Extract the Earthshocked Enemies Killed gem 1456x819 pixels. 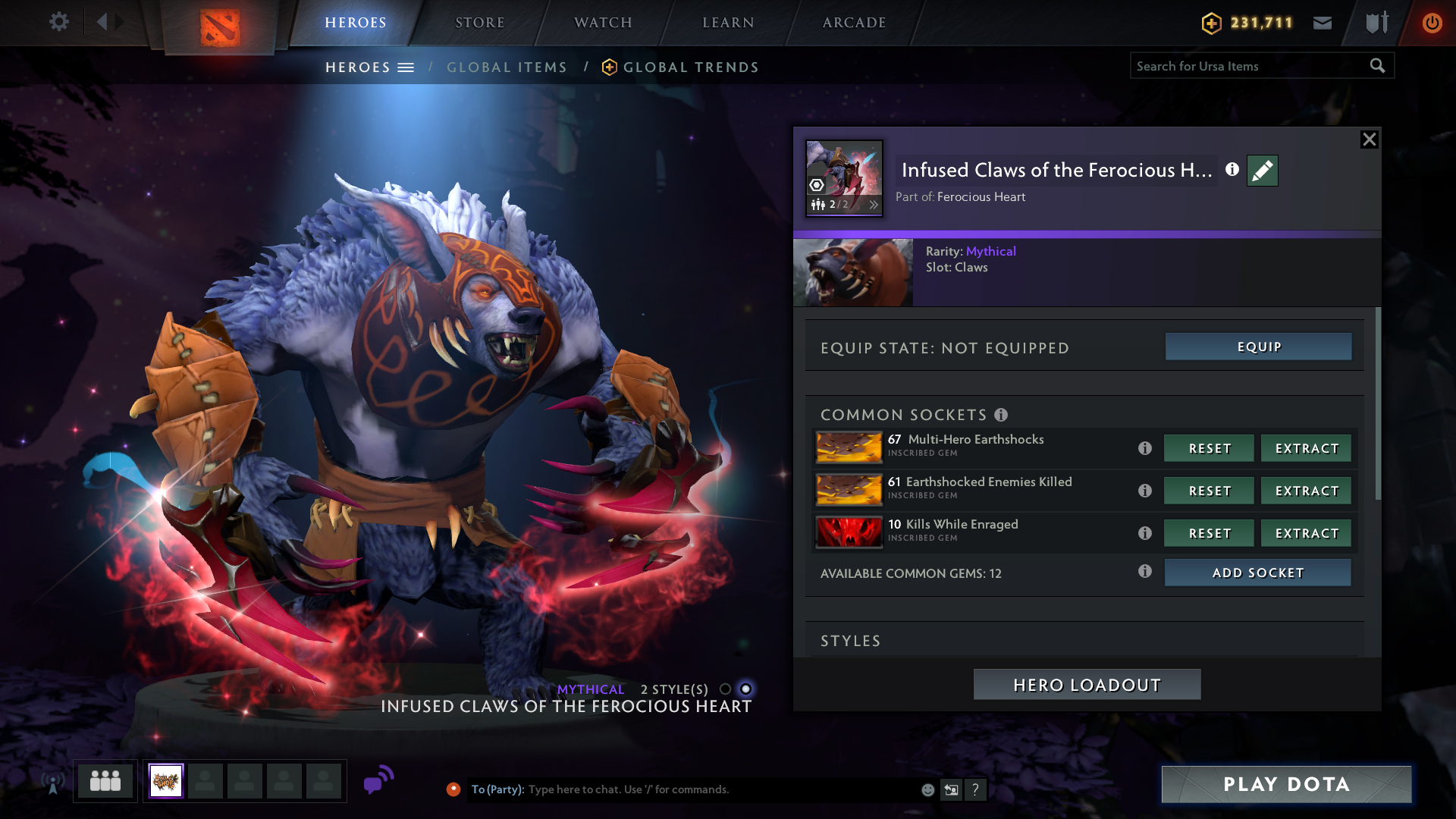(x=1306, y=491)
